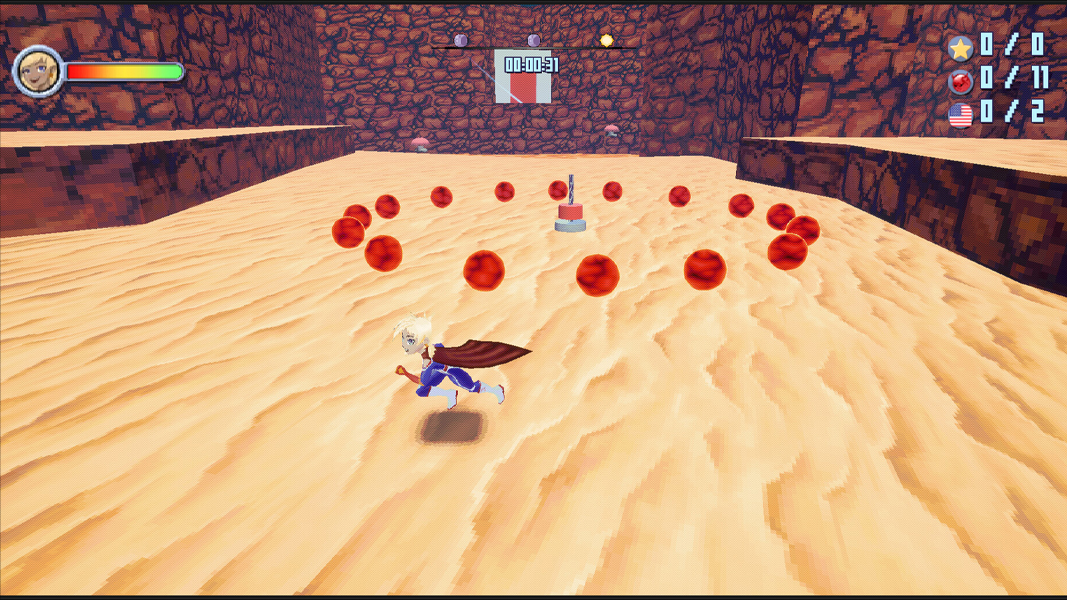The width and height of the screenshot is (1067, 600).
Task: Select the American flag counter icon
Action: pos(960,115)
